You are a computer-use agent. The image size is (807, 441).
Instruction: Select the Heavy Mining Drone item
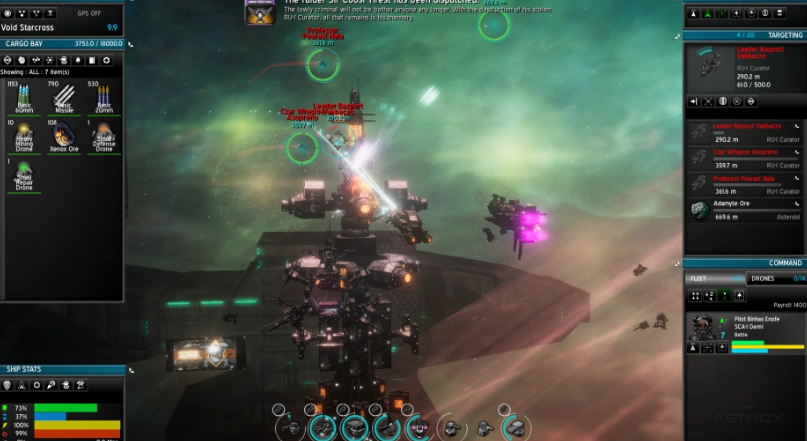pos(20,138)
